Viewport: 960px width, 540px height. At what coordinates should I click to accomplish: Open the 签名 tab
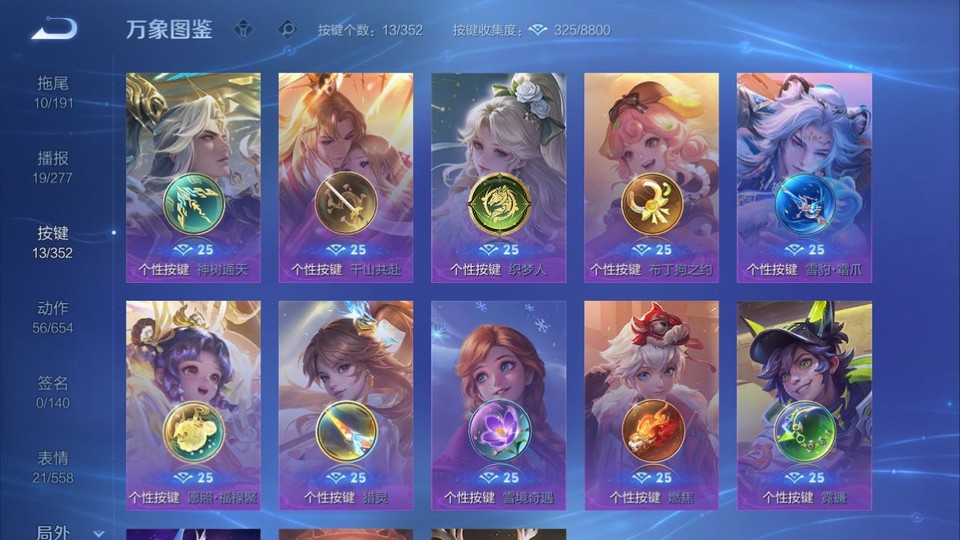54,391
